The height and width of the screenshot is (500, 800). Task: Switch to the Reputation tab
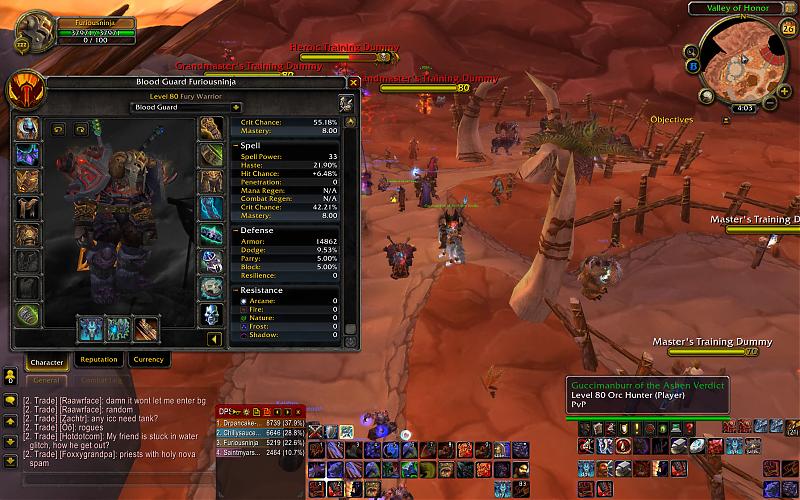[x=98, y=360]
